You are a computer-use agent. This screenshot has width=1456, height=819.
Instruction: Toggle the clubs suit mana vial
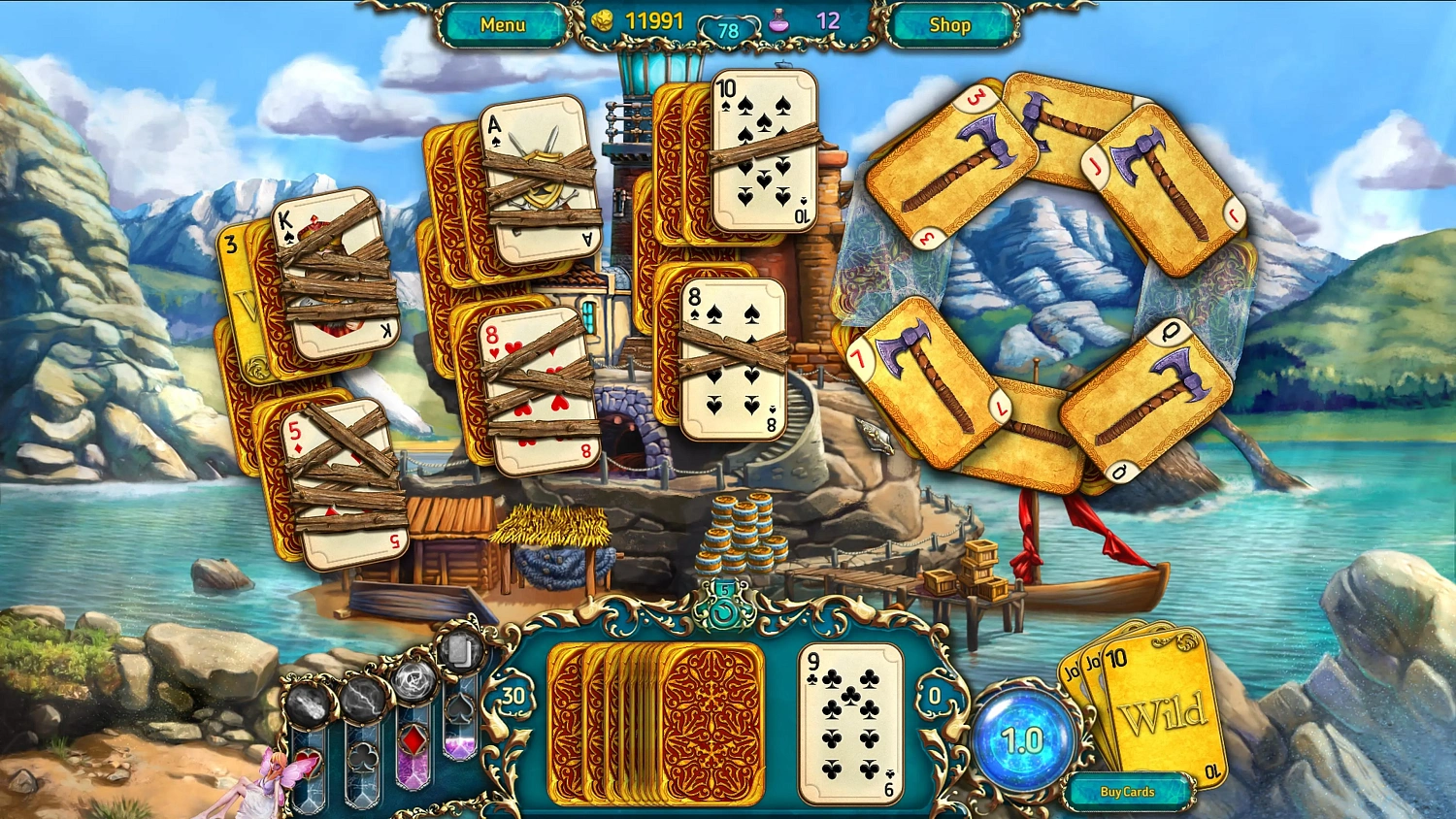point(362,758)
